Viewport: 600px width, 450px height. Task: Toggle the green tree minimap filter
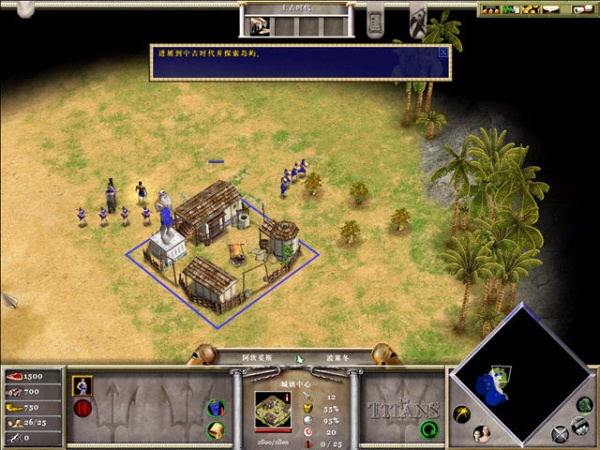click(584, 405)
